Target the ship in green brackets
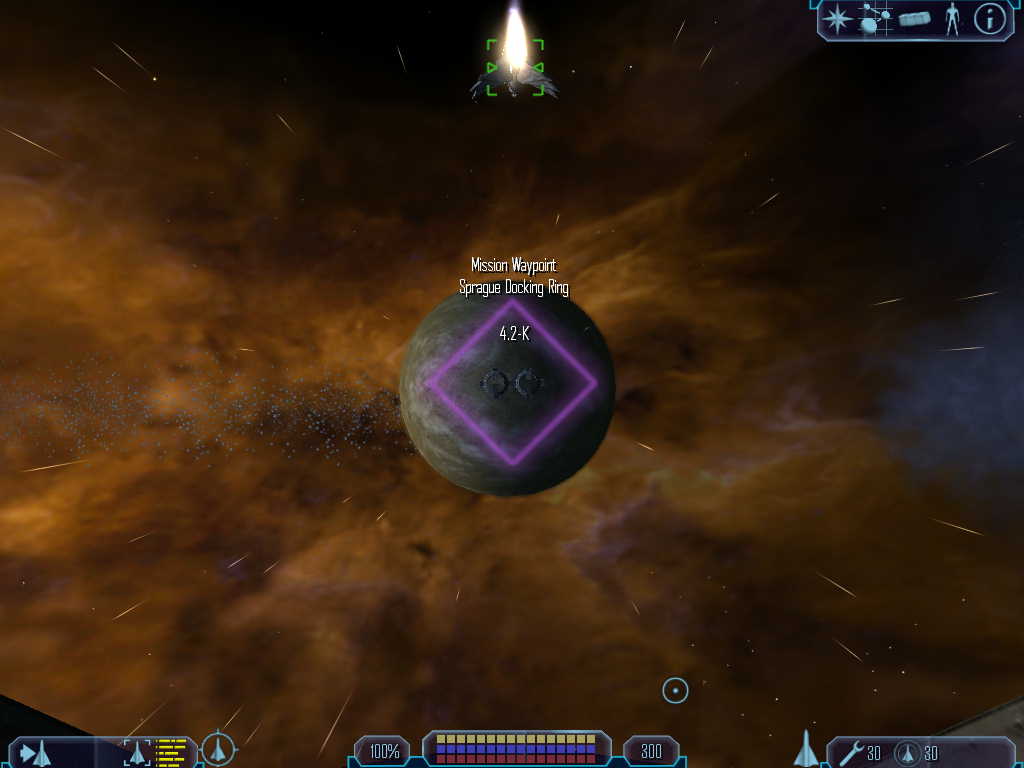1024x768 pixels. click(x=515, y=68)
